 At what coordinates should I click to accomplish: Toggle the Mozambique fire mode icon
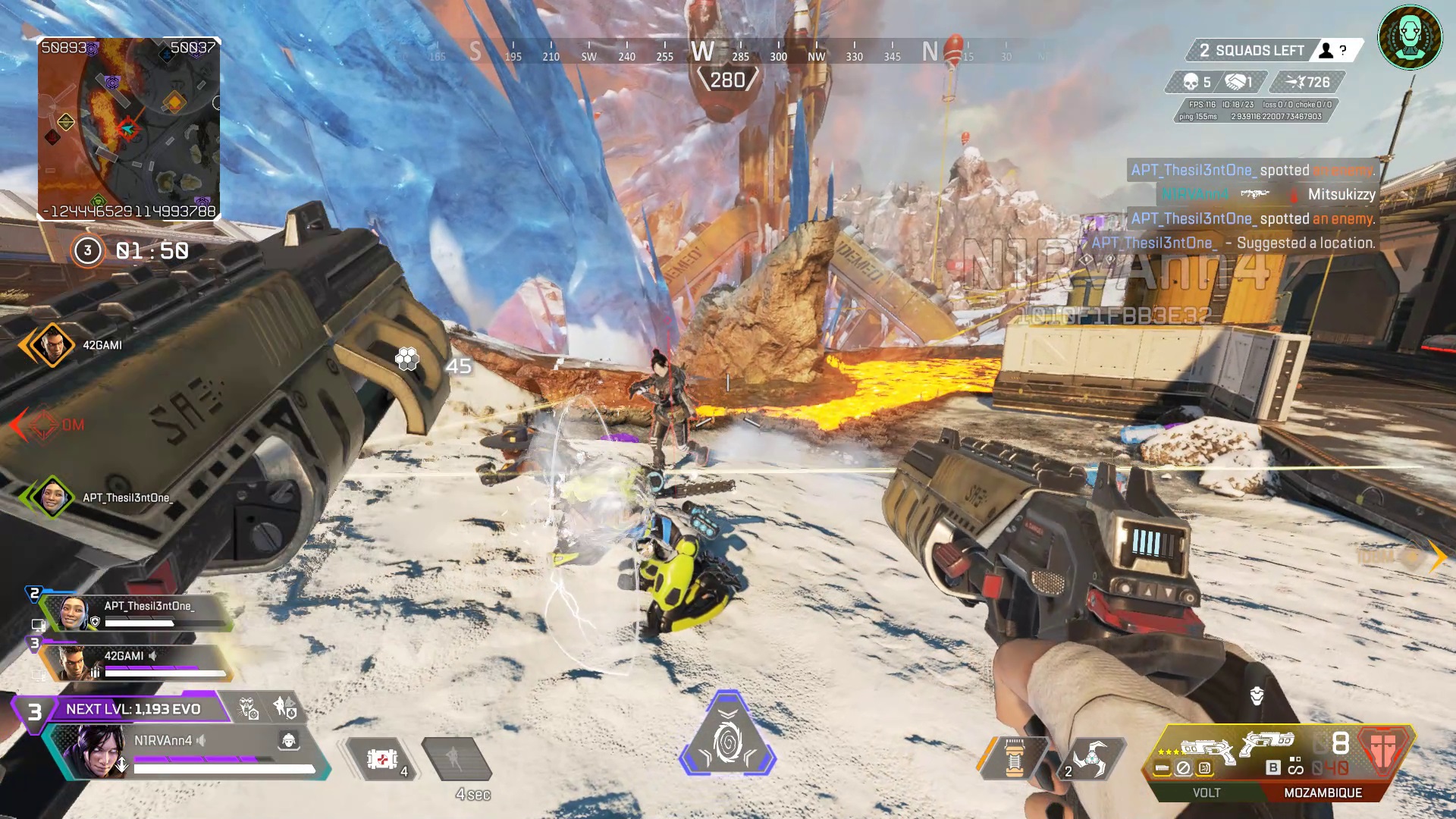click(1294, 766)
